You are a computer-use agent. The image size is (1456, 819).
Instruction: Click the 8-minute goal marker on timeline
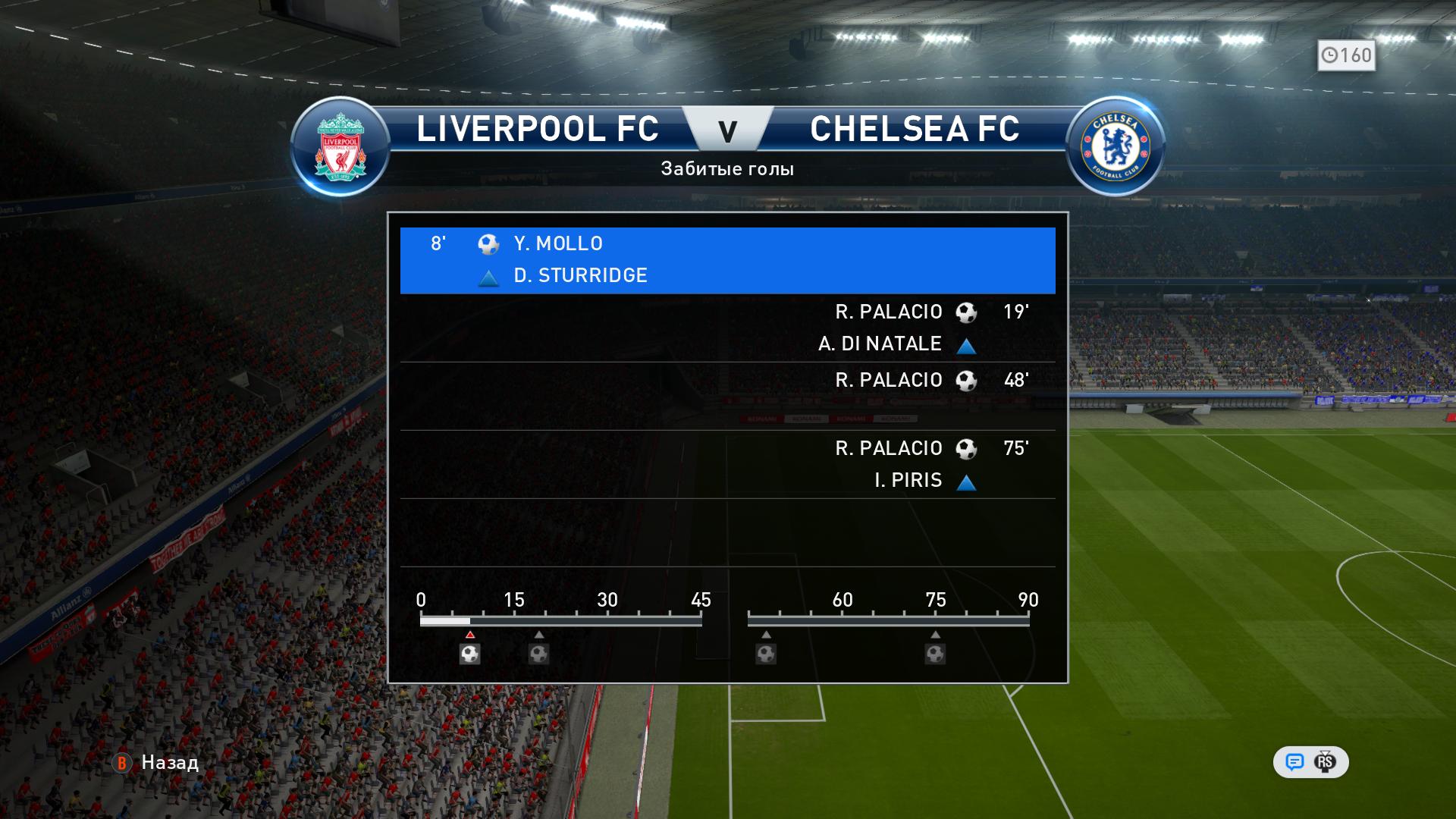[x=470, y=653]
